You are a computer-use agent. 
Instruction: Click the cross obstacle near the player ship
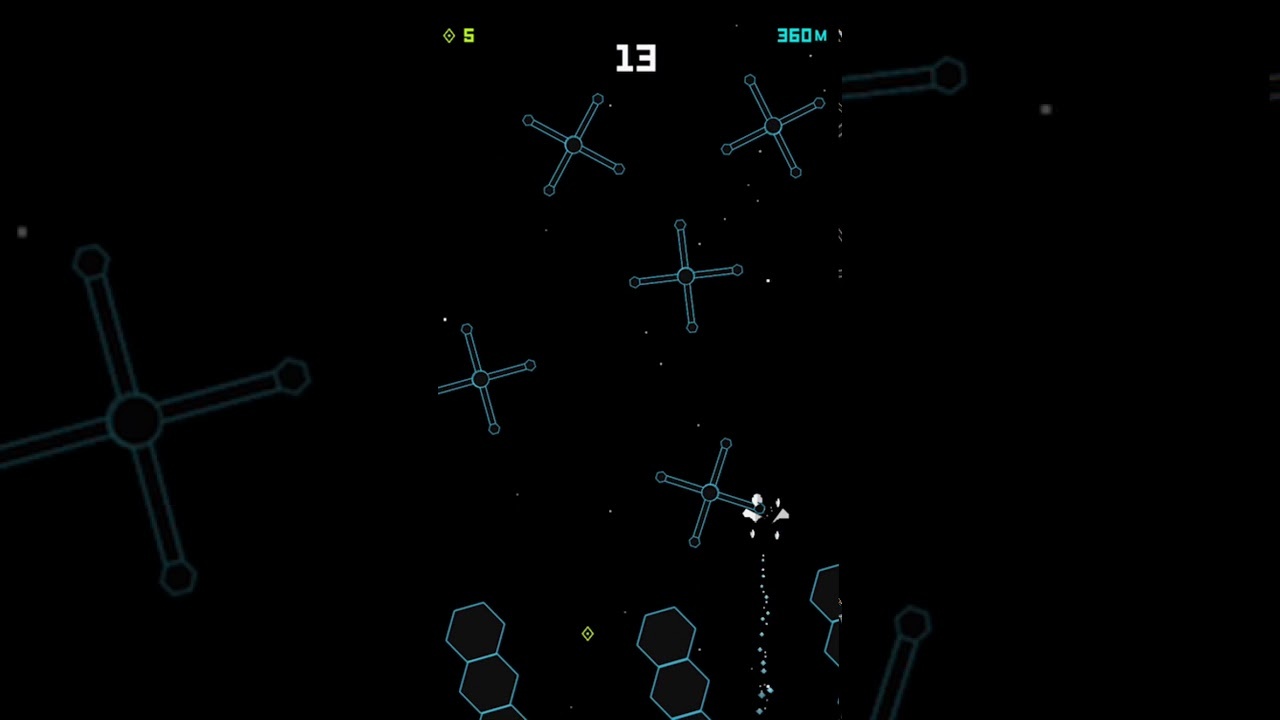[710, 493]
